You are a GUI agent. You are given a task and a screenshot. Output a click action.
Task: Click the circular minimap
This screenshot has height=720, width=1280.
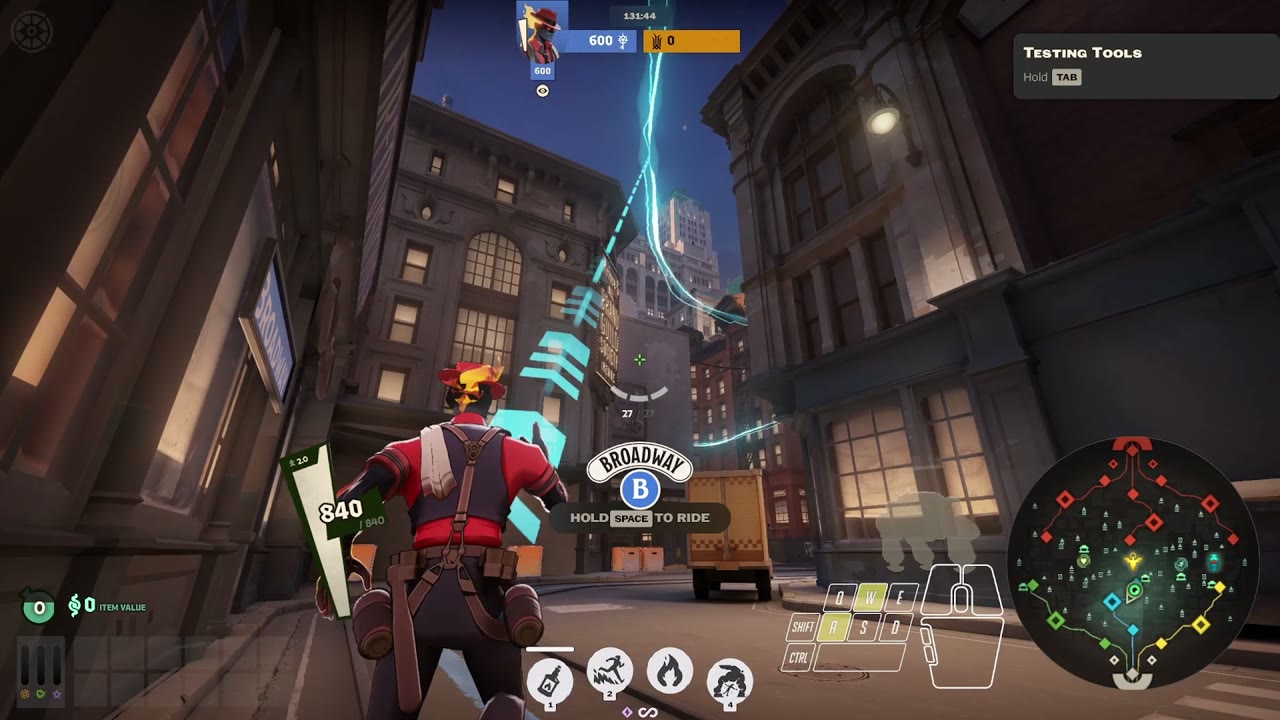1132,562
